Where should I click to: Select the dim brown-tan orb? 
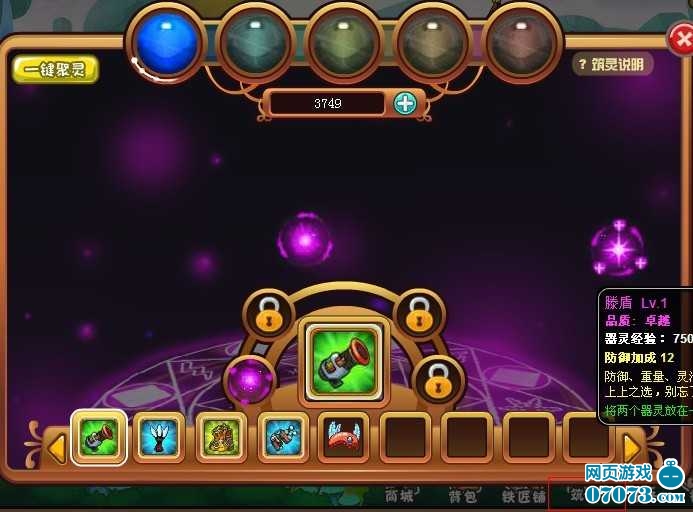(x=432, y=43)
